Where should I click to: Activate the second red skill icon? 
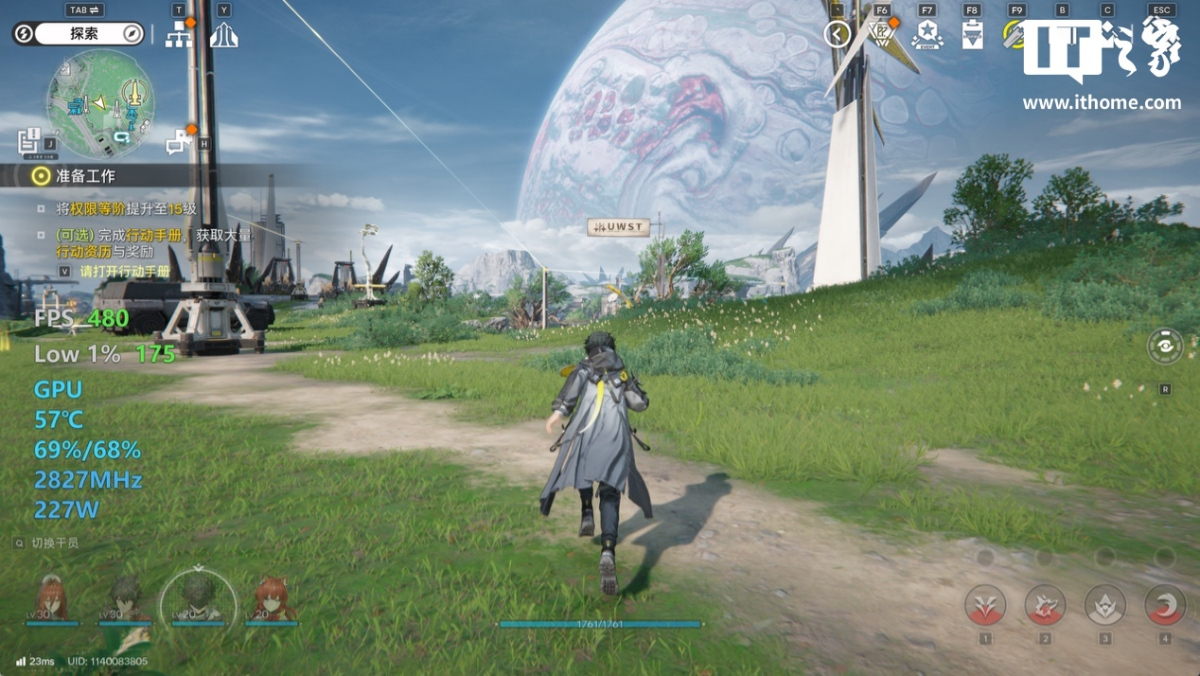coord(1045,605)
